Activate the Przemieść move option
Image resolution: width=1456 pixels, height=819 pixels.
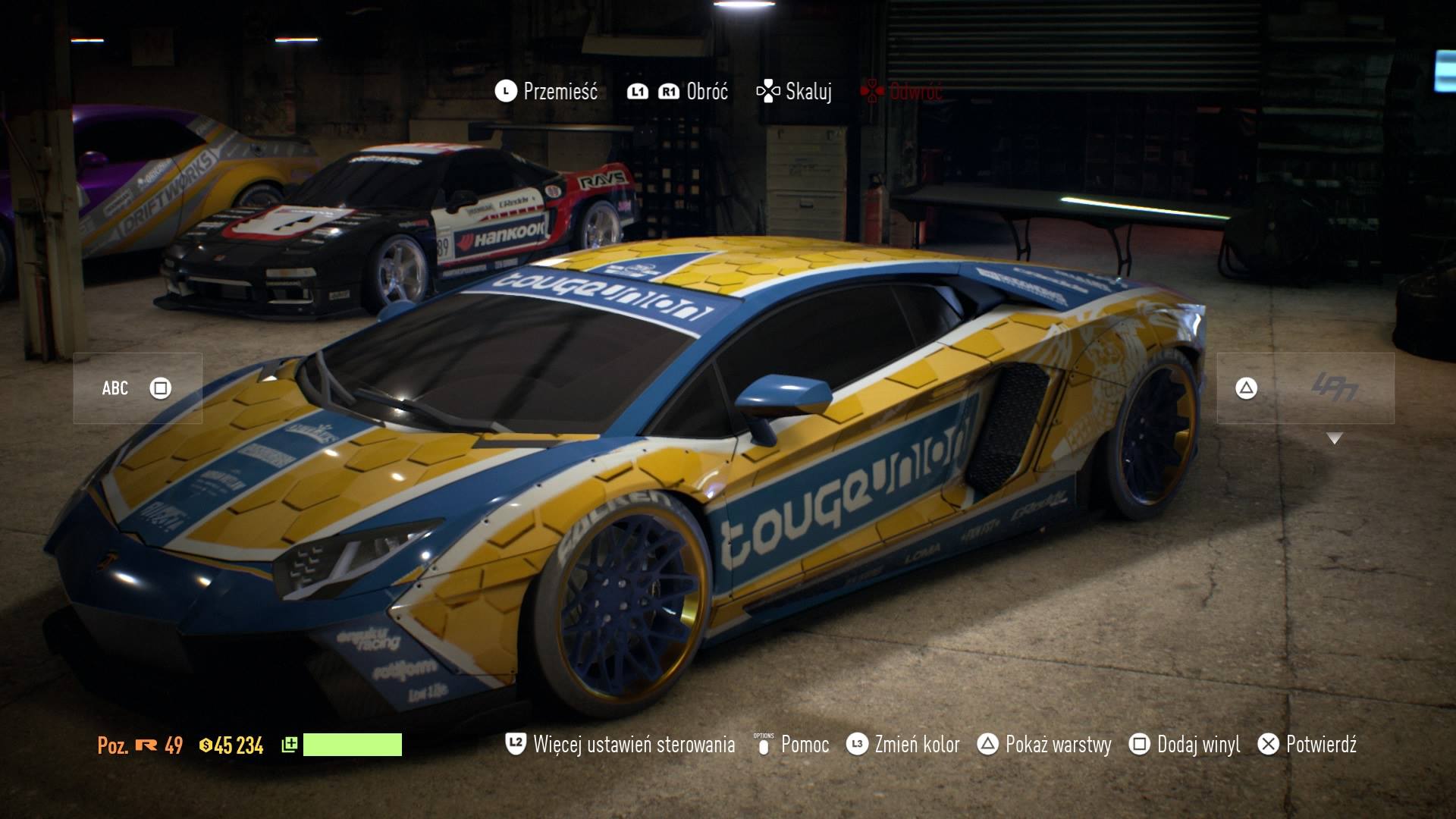tap(547, 92)
